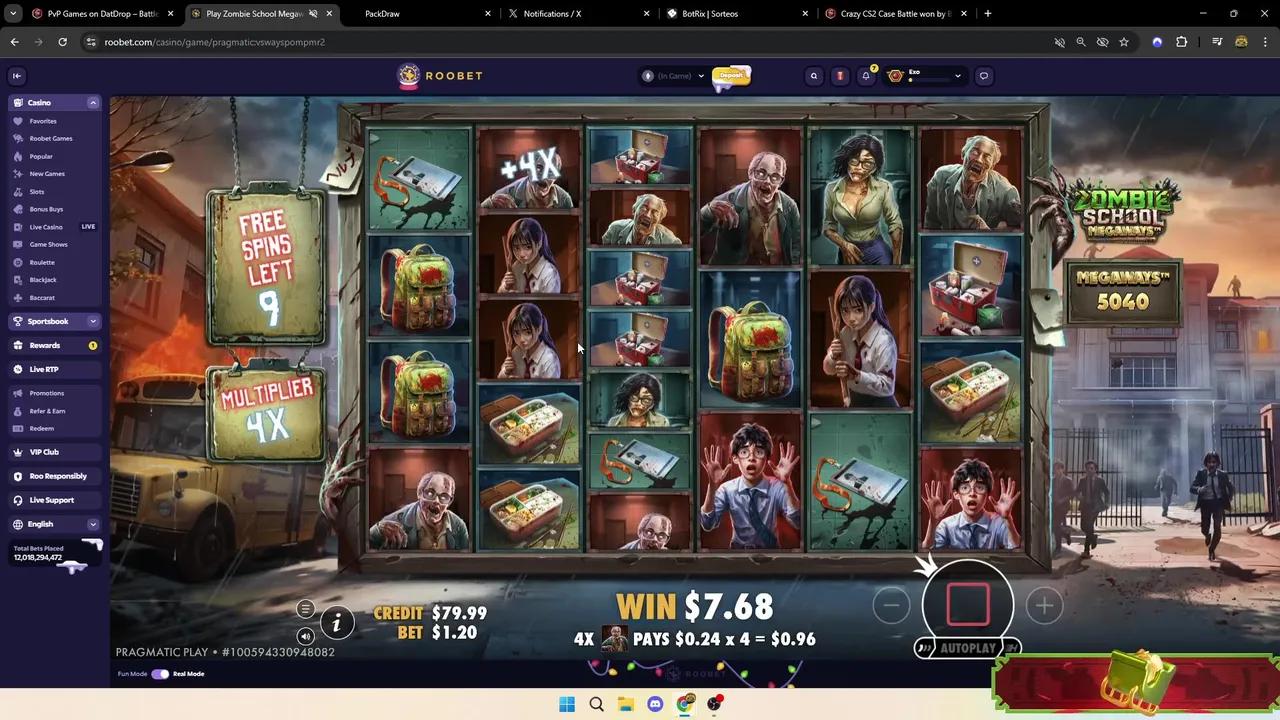
Task: Switch between Fun Mode and Real Mode
Action: (x=161, y=673)
